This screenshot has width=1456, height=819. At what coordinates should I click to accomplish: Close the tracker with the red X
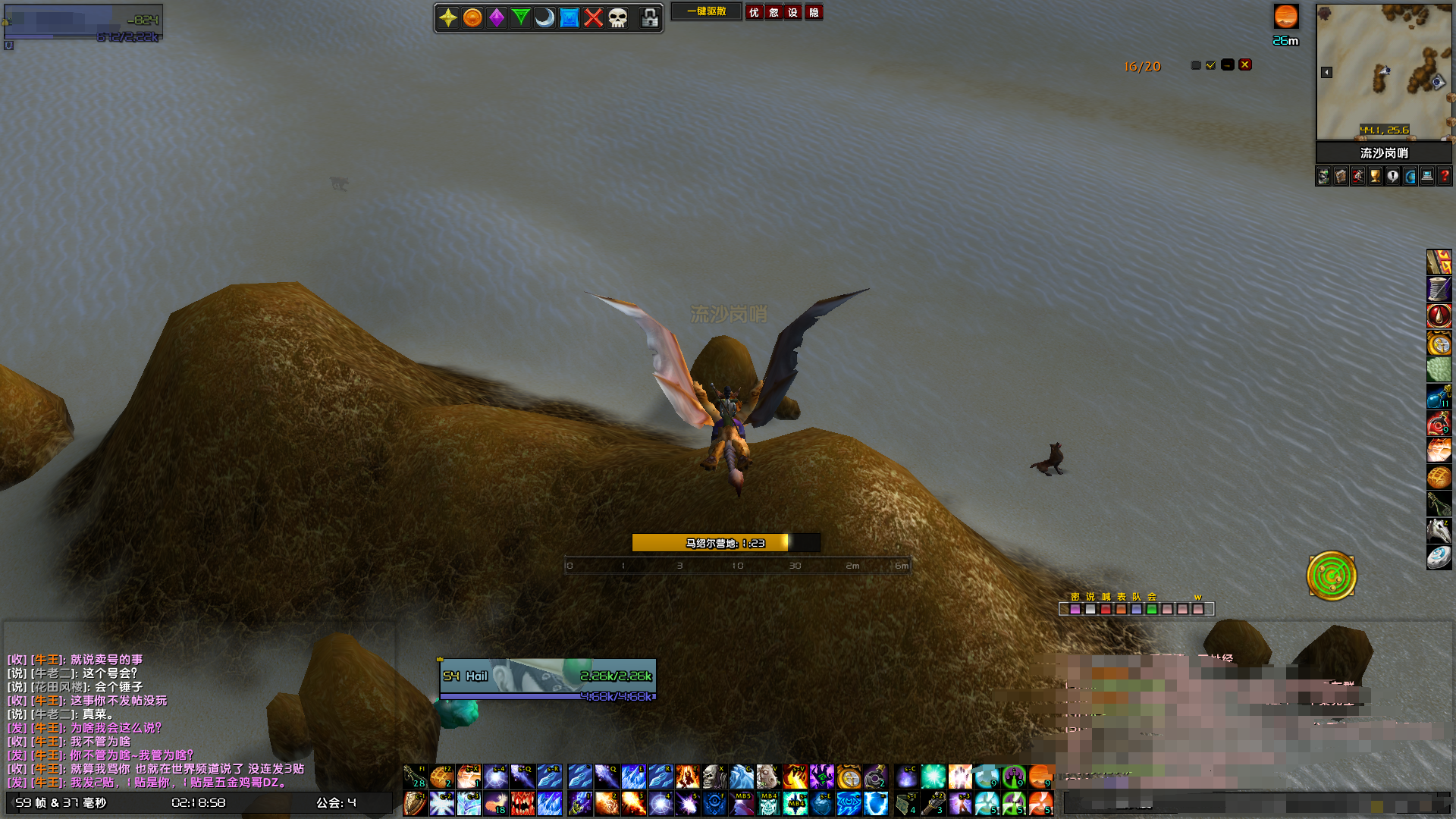click(1245, 65)
